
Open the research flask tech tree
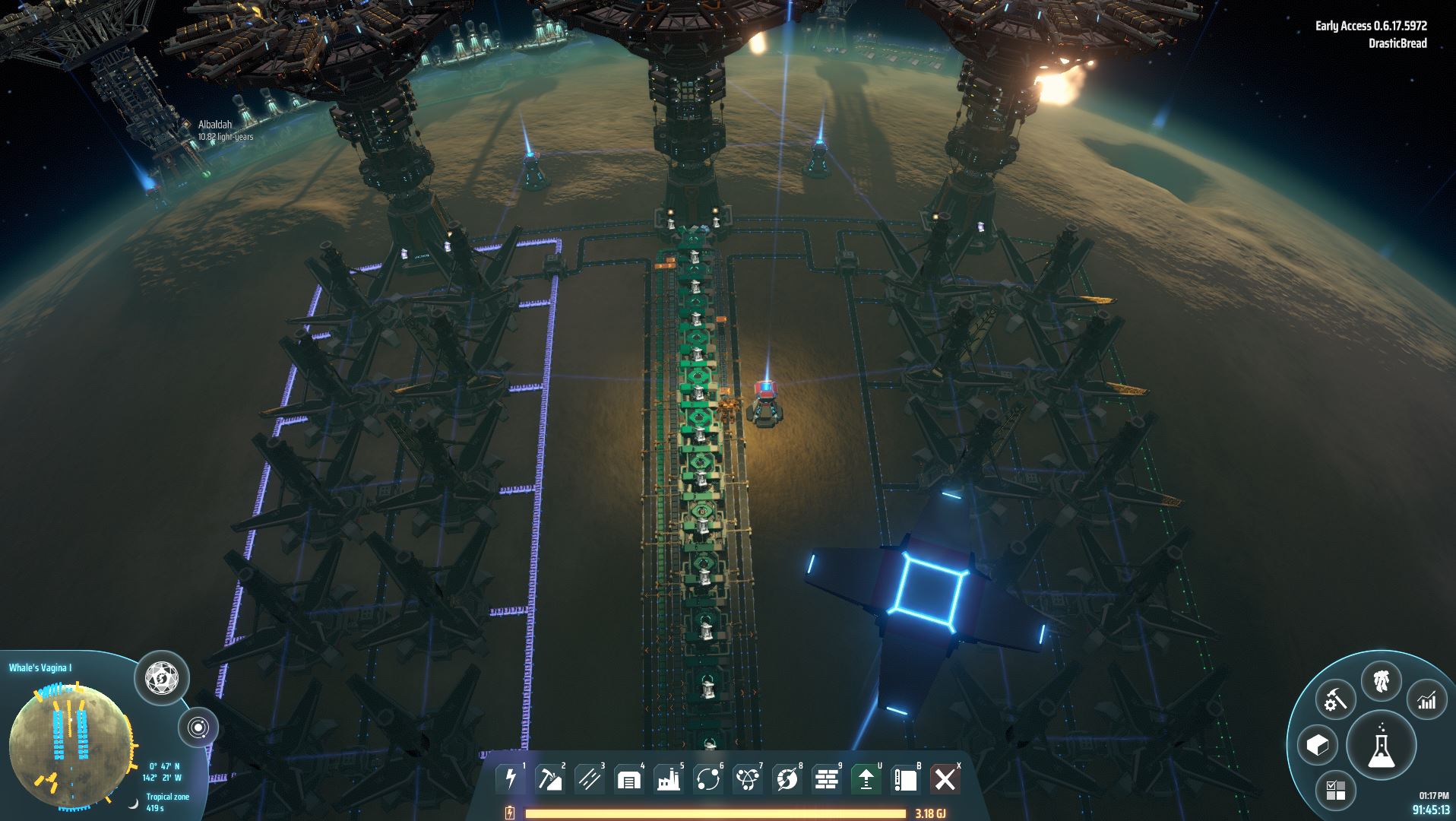1381,744
